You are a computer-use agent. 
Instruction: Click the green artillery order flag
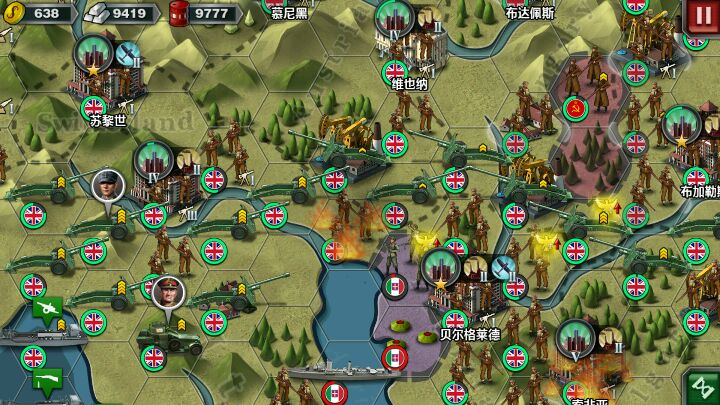click(x=47, y=308)
